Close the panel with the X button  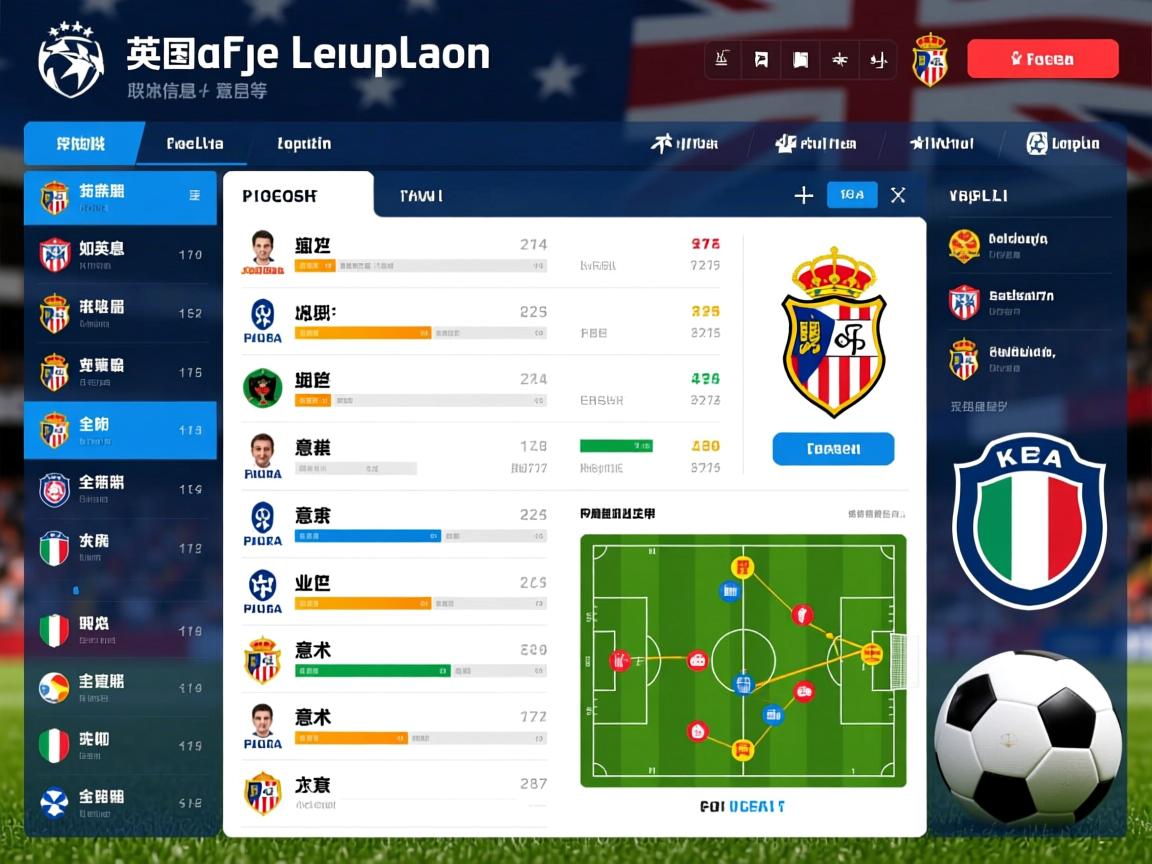pos(898,195)
